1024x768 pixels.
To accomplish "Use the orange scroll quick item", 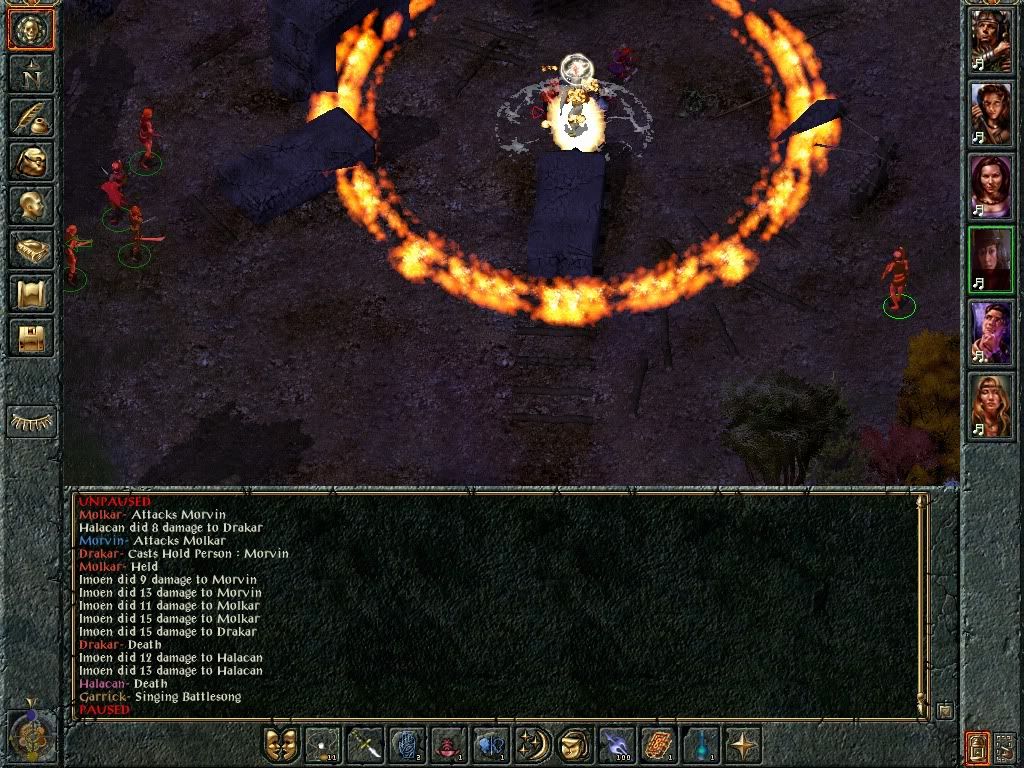I will coord(657,745).
